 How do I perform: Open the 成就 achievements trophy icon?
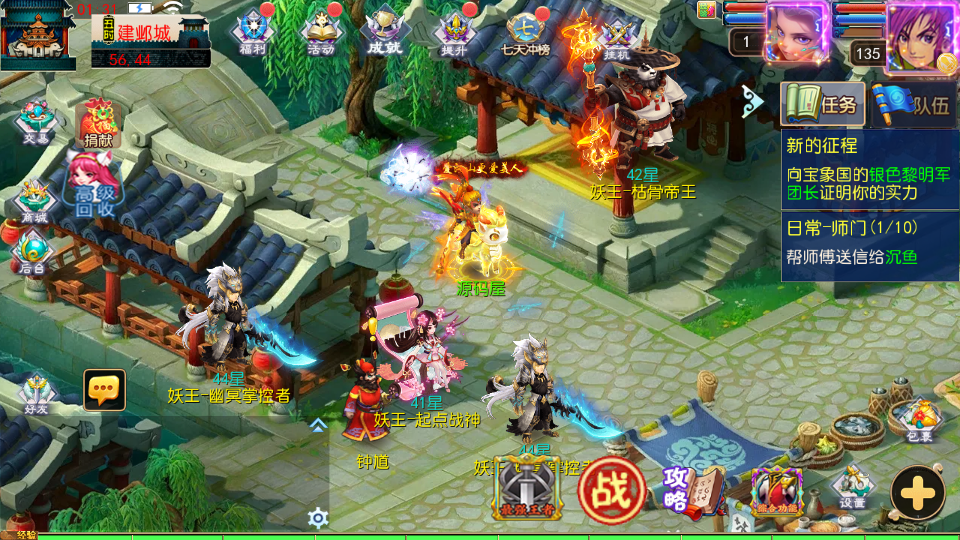tap(386, 32)
